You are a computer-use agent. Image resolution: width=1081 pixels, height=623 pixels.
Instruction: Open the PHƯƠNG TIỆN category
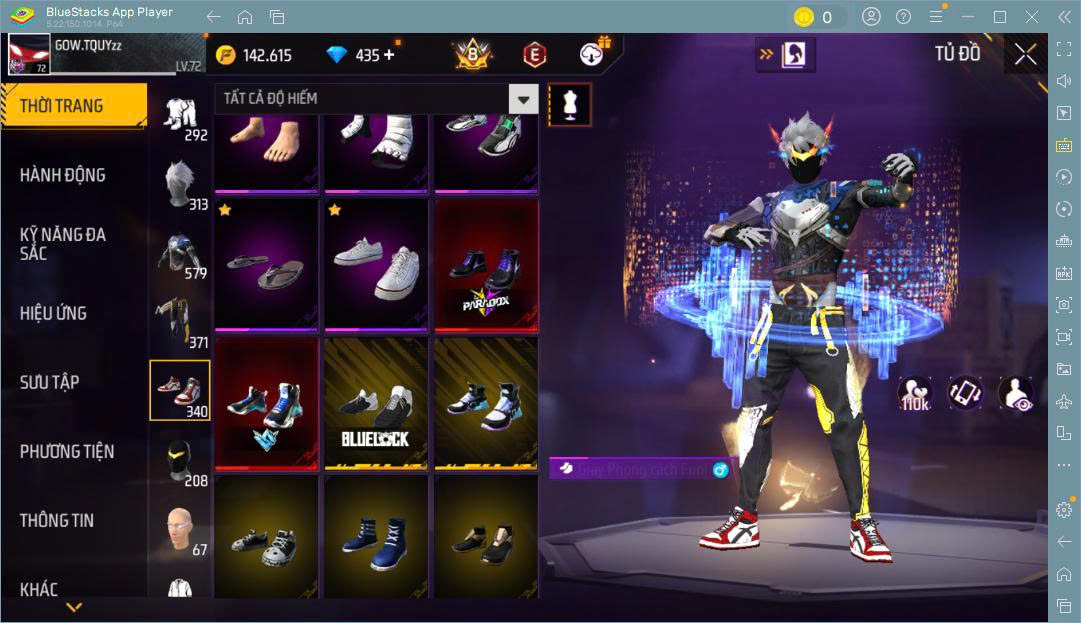[x=67, y=451]
